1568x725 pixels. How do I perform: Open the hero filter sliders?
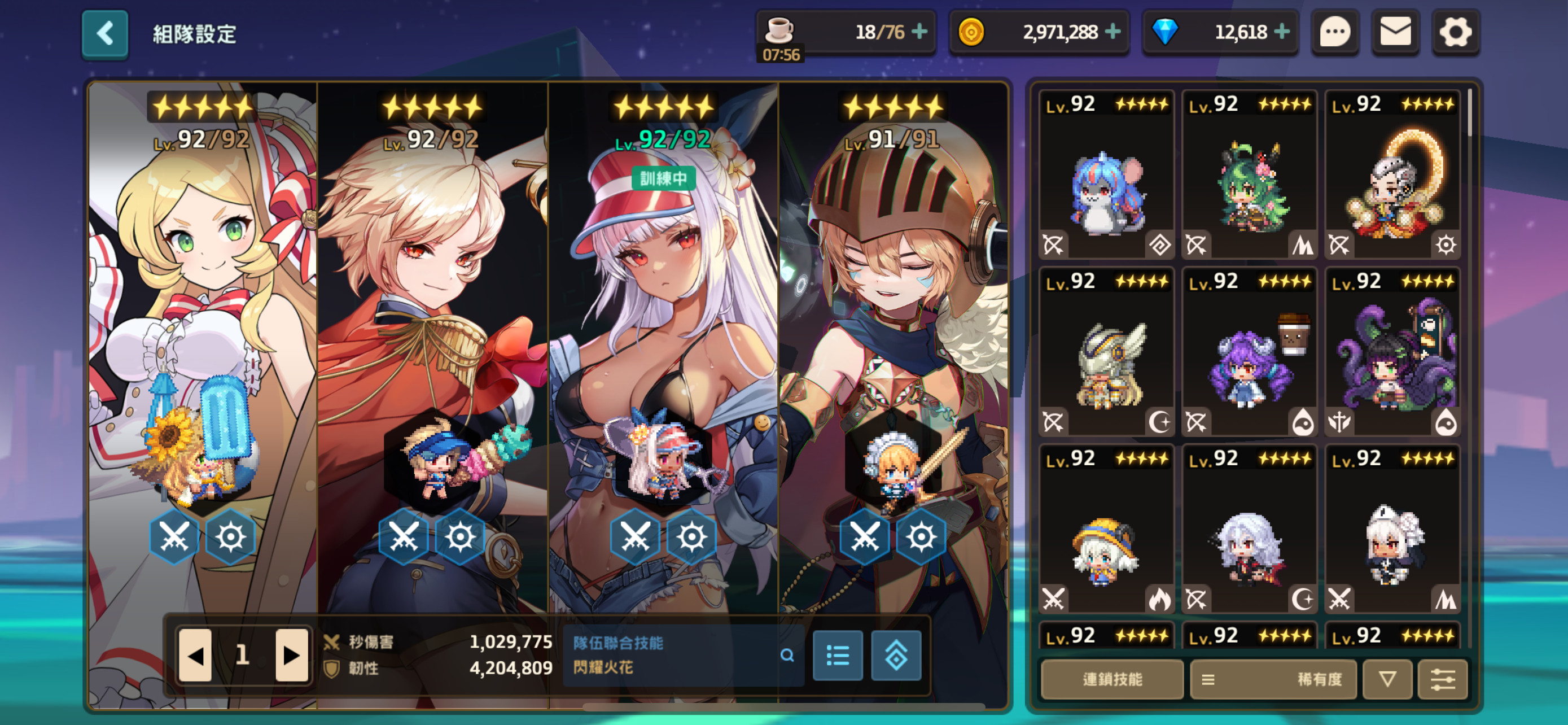tap(1443, 679)
